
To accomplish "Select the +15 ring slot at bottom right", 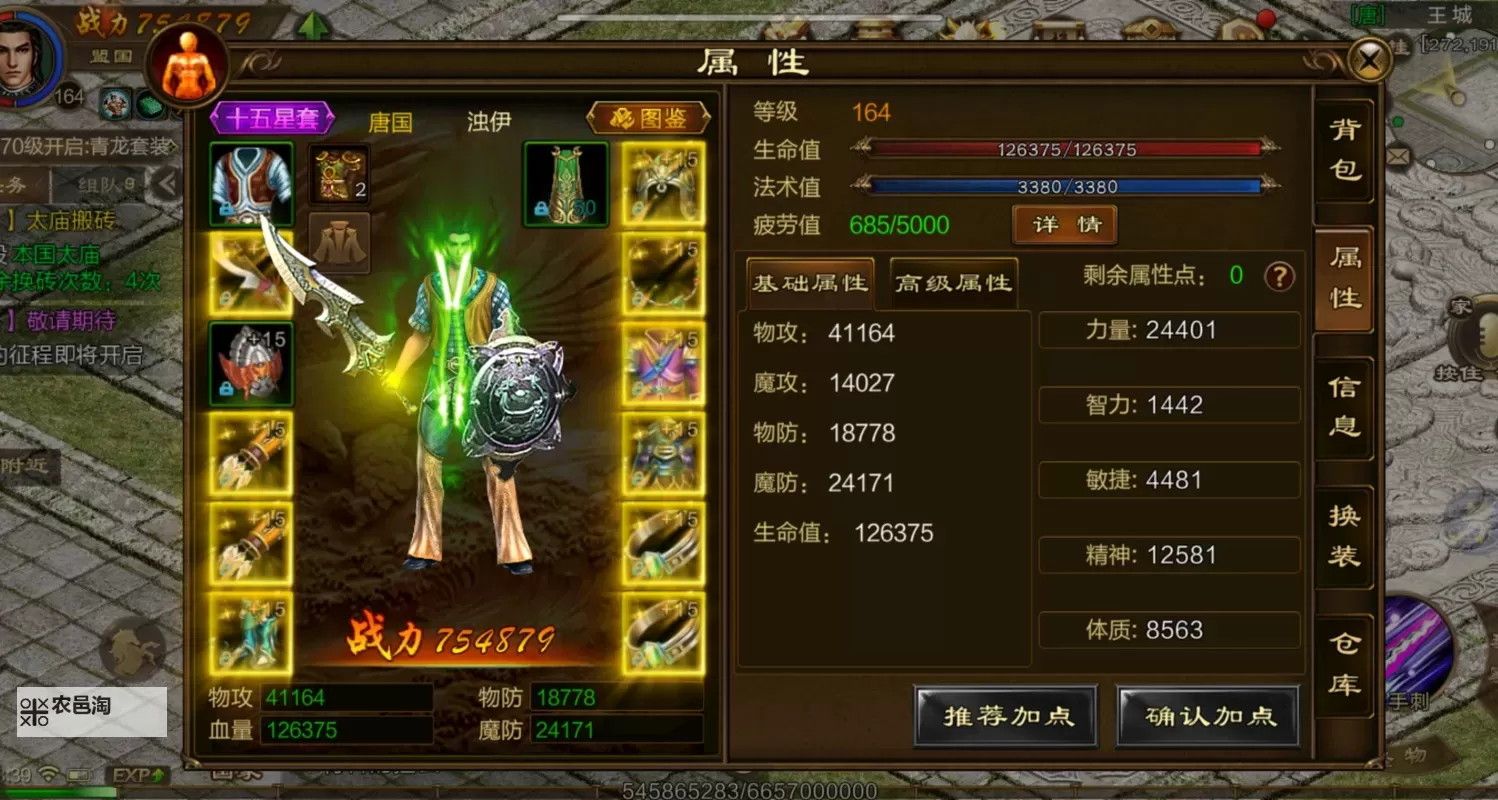I will point(663,632).
